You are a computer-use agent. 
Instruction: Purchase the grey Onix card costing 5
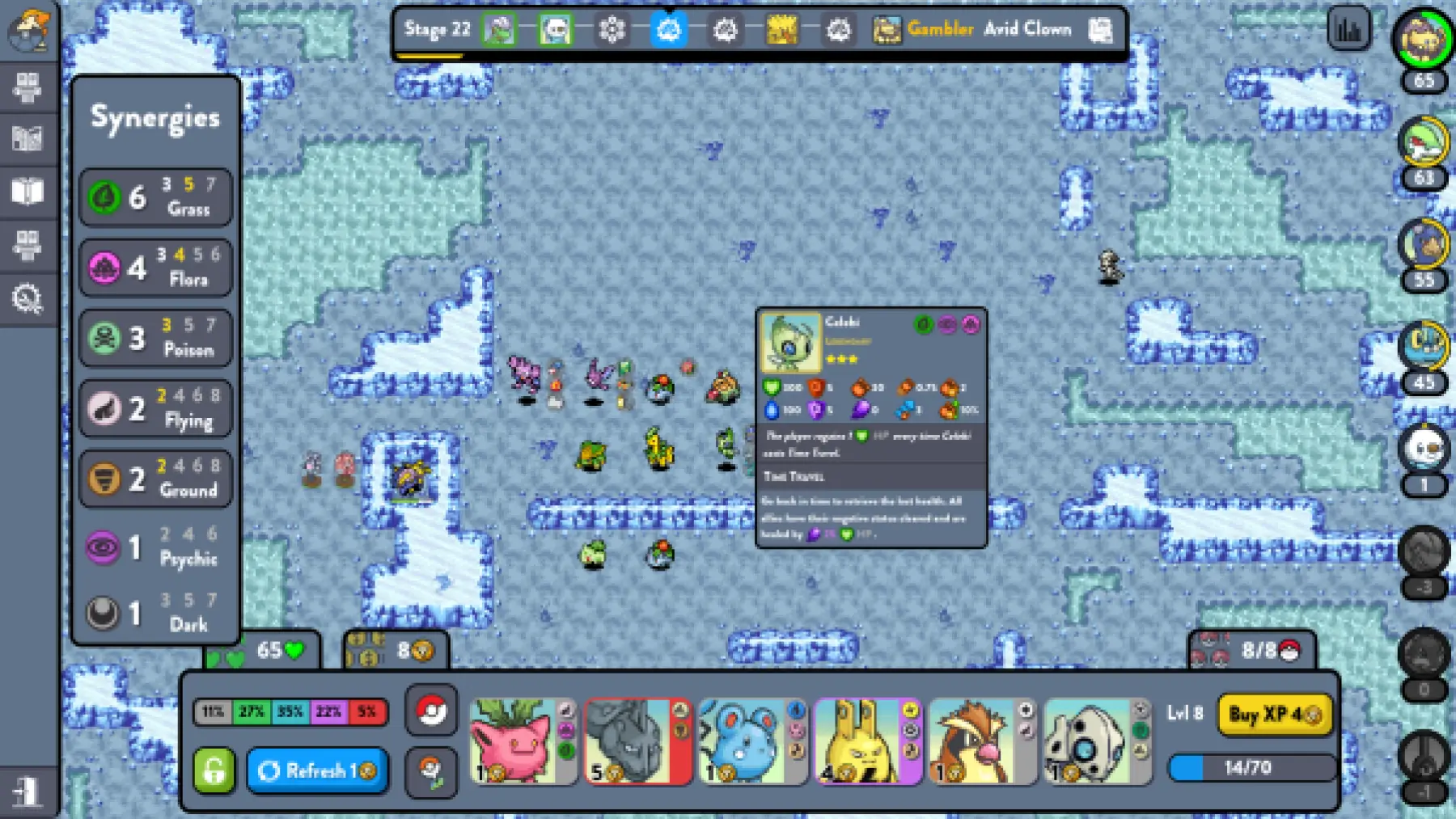click(x=637, y=741)
